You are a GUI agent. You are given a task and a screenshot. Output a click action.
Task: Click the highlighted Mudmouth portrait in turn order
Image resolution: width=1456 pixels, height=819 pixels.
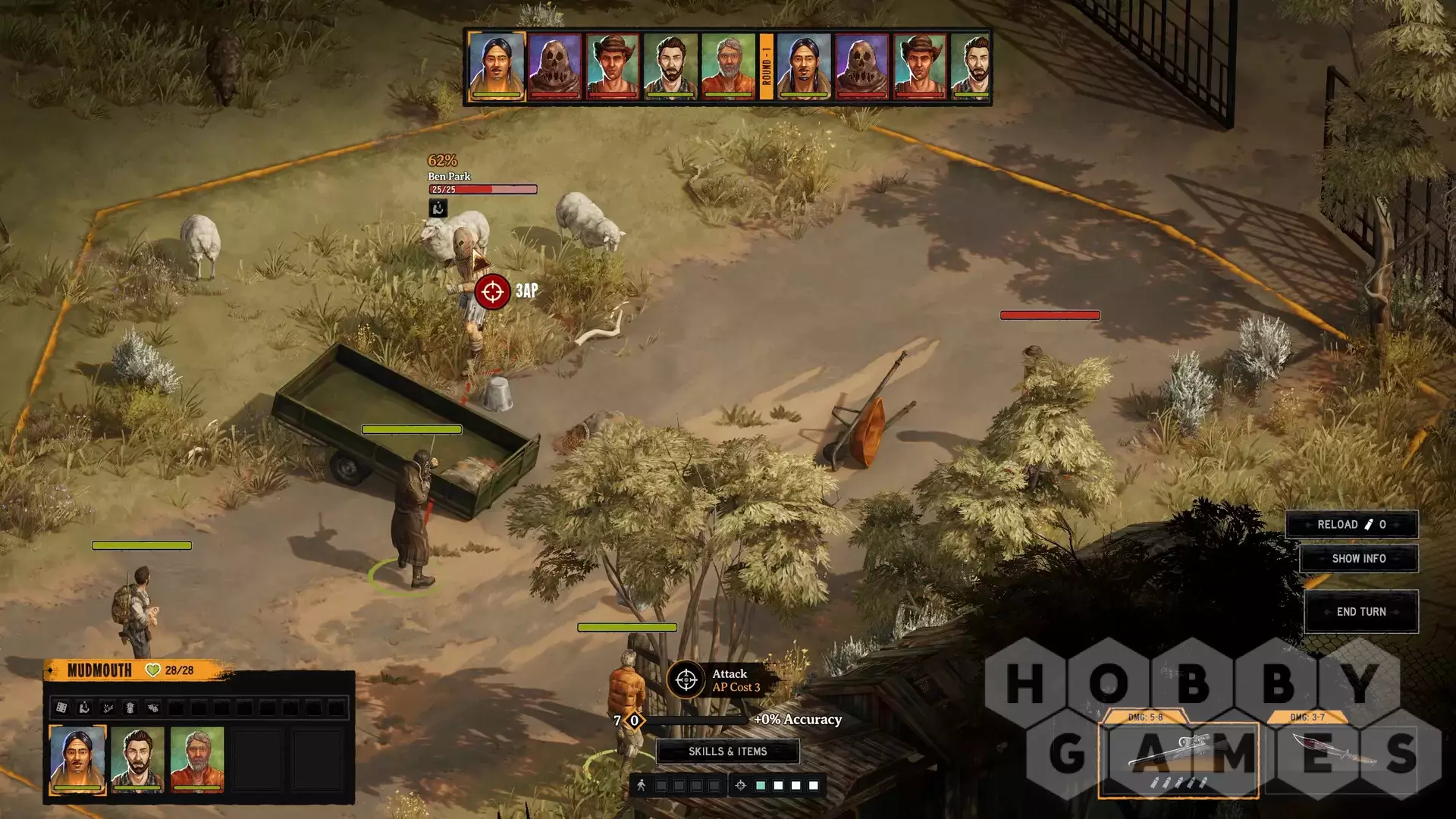[x=497, y=66]
